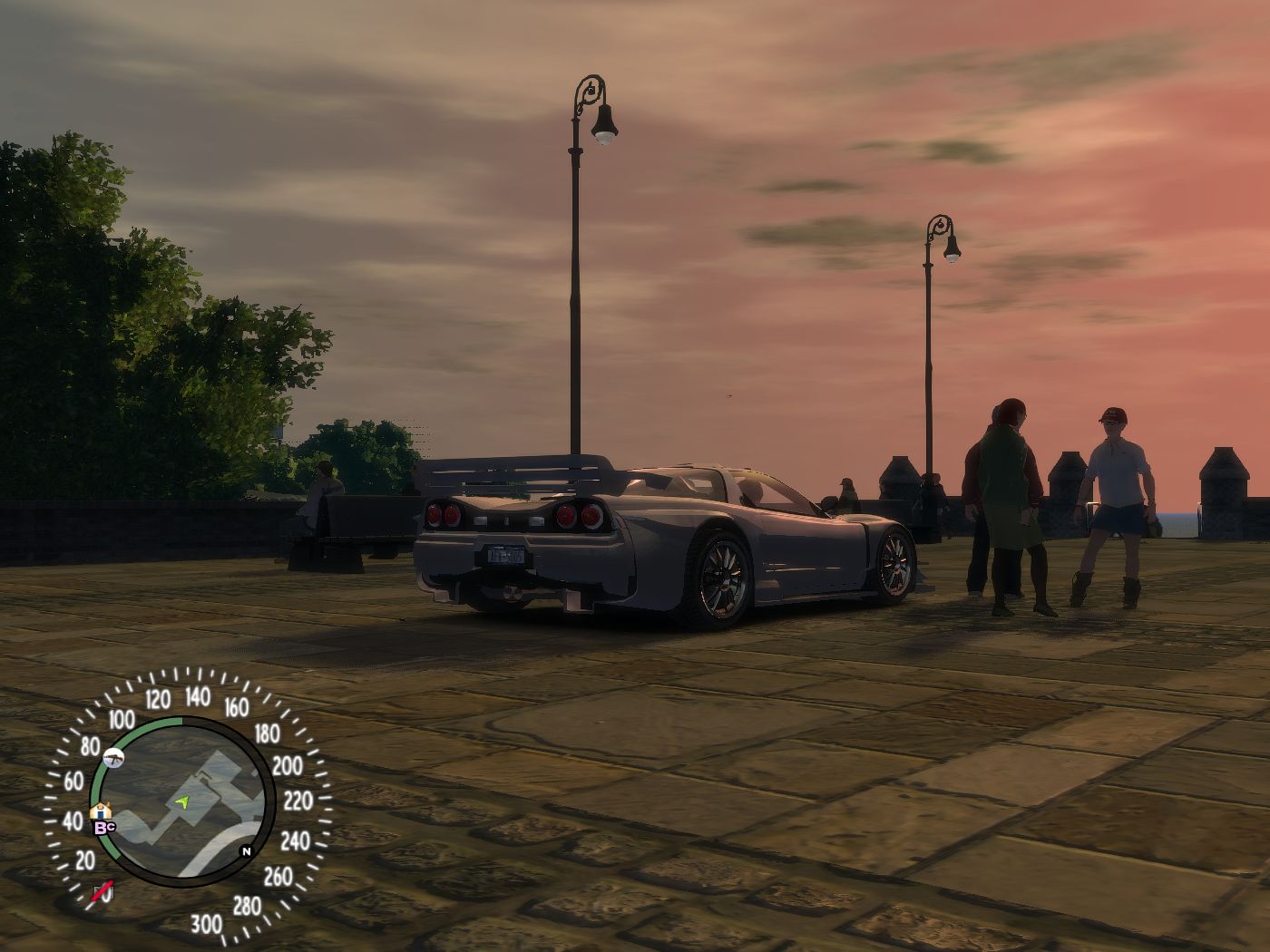Click the north N compass marker

coord(245,851)
